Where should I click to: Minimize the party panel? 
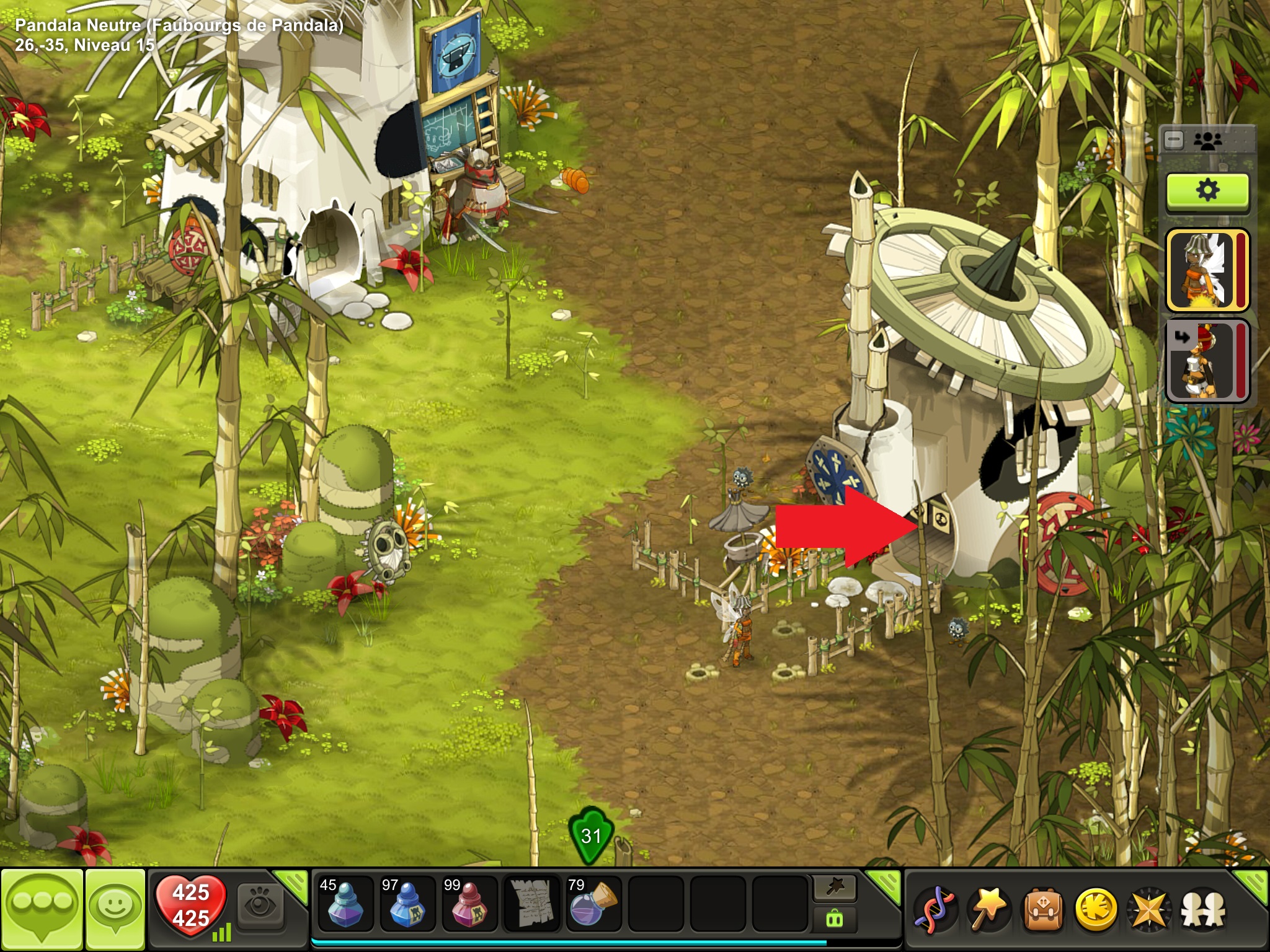coord(1174,140)
